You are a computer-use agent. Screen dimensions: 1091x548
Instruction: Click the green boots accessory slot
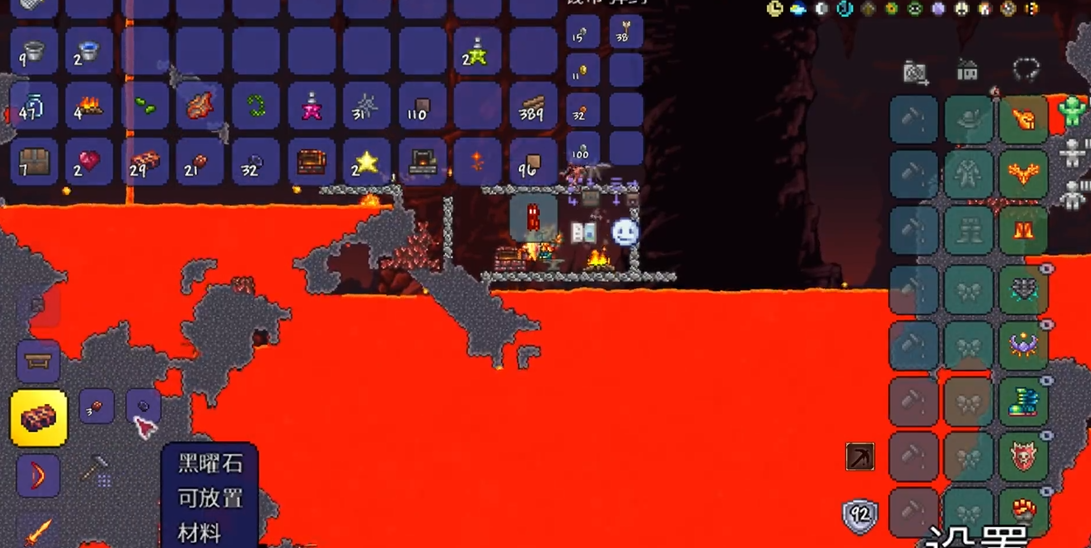coord(1023,400)
